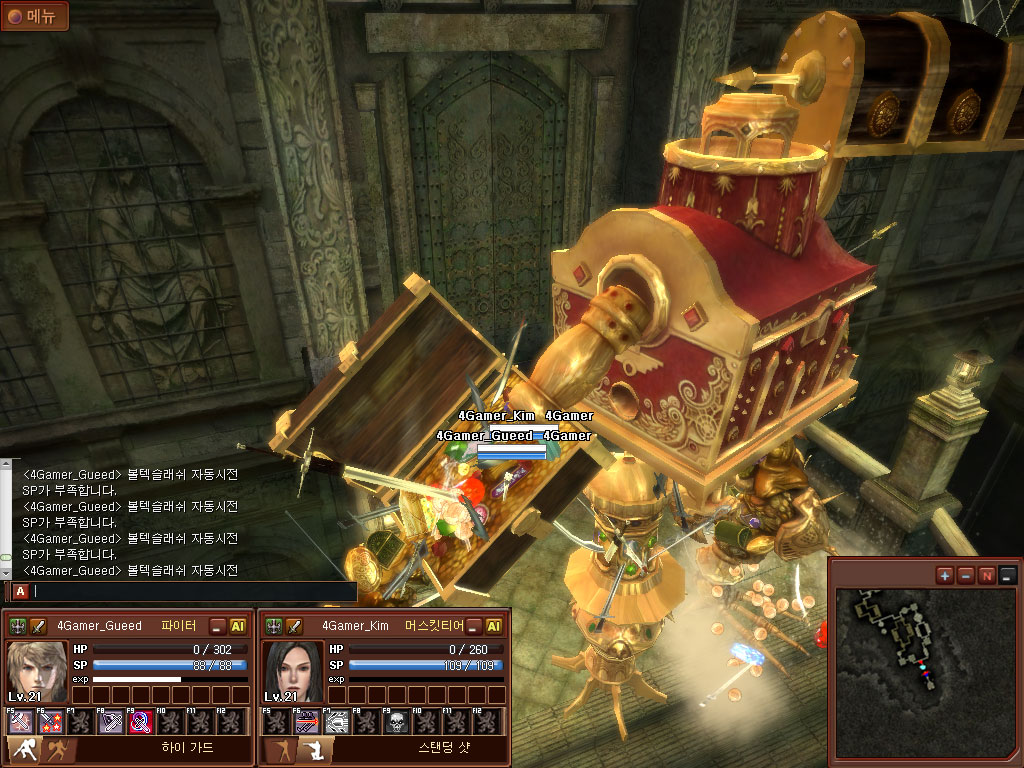This screenshot has width=1024, height=768.
Task: Minimize 4Gamer_Kim's character panel
Action: pos(473,626)
